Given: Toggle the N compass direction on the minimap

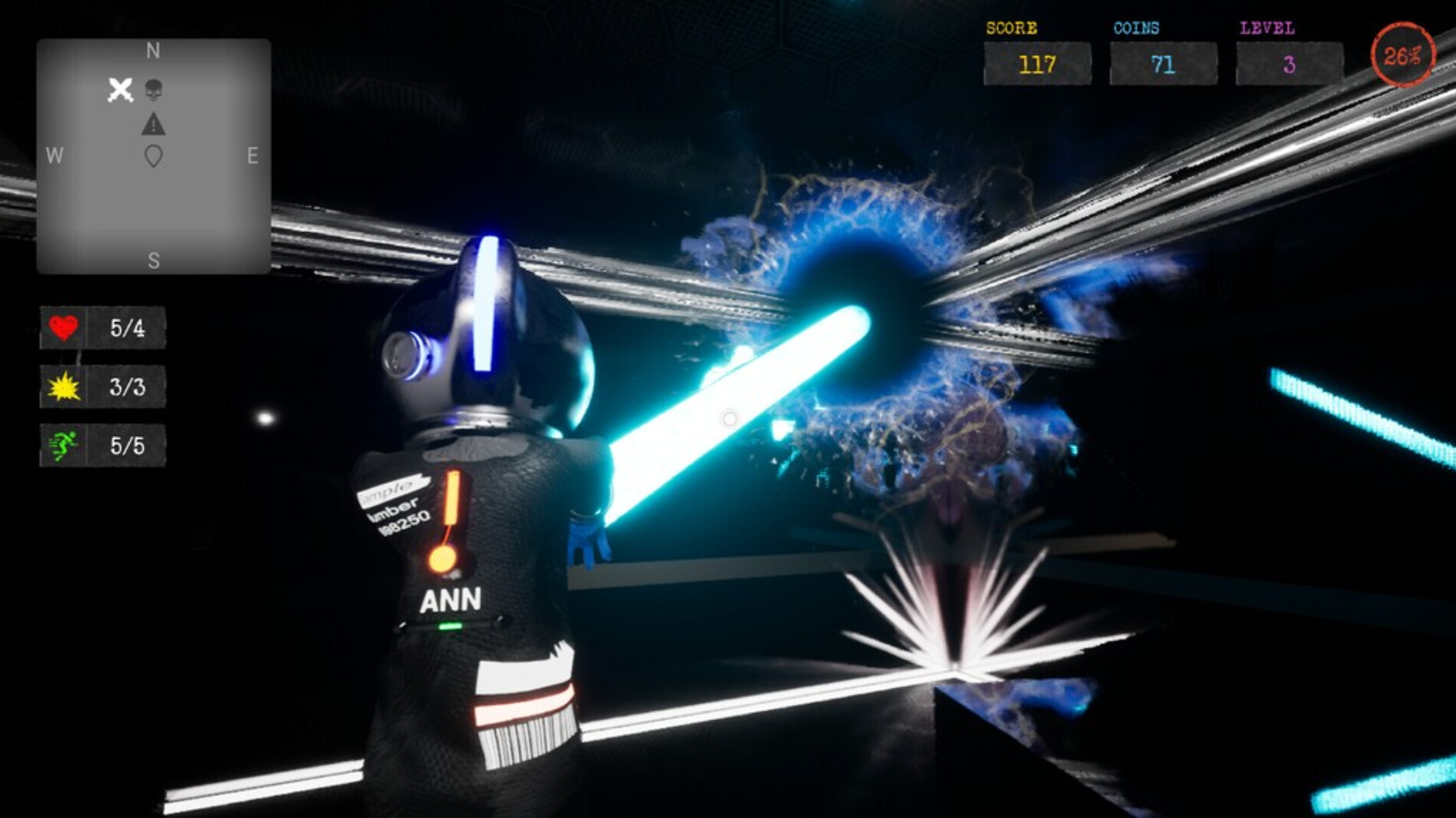Looking at the screenshot, I should [154, 51].
